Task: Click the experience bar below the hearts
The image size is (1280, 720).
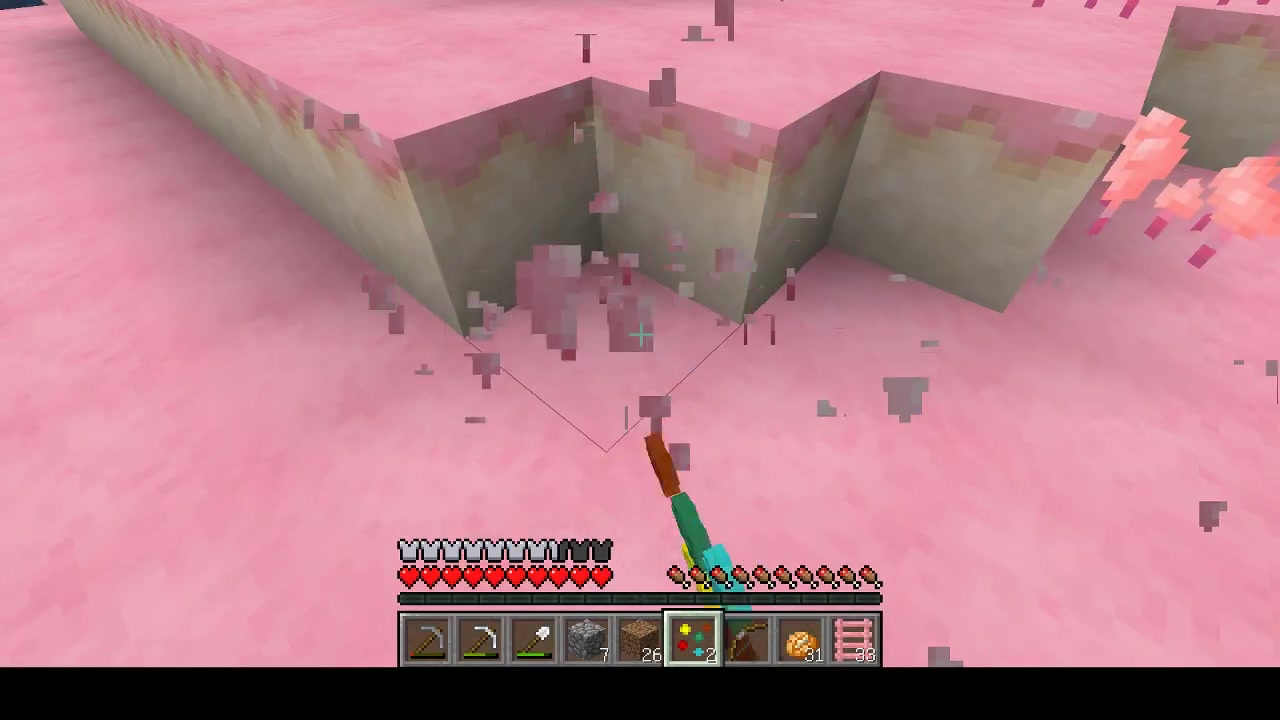Action: (640, 598)
